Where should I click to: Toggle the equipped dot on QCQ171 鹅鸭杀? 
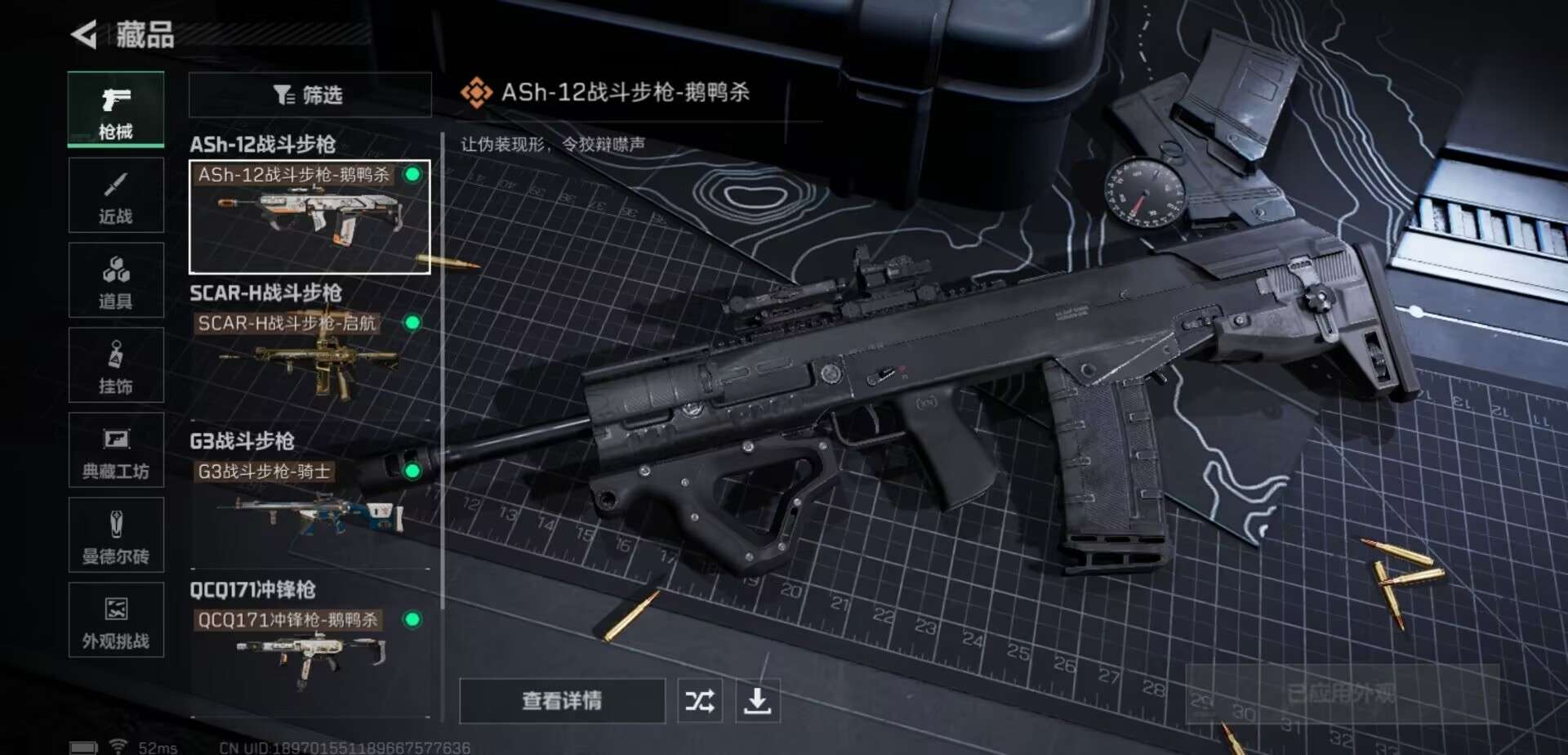(x=415, y=621)
